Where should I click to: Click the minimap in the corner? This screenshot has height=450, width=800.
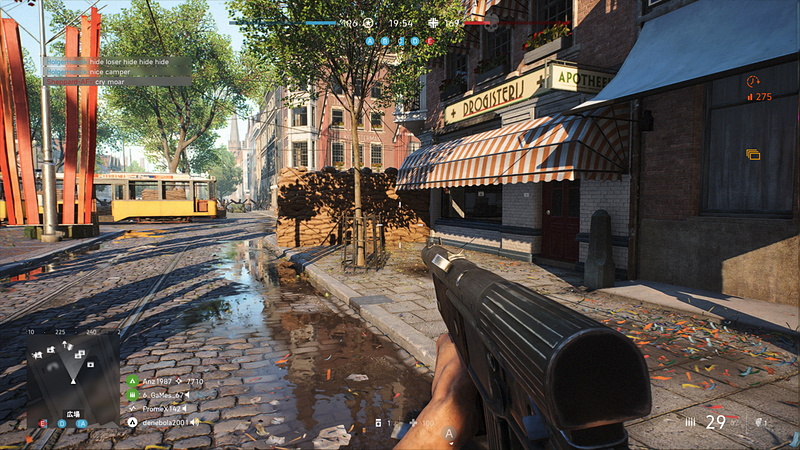72,375
